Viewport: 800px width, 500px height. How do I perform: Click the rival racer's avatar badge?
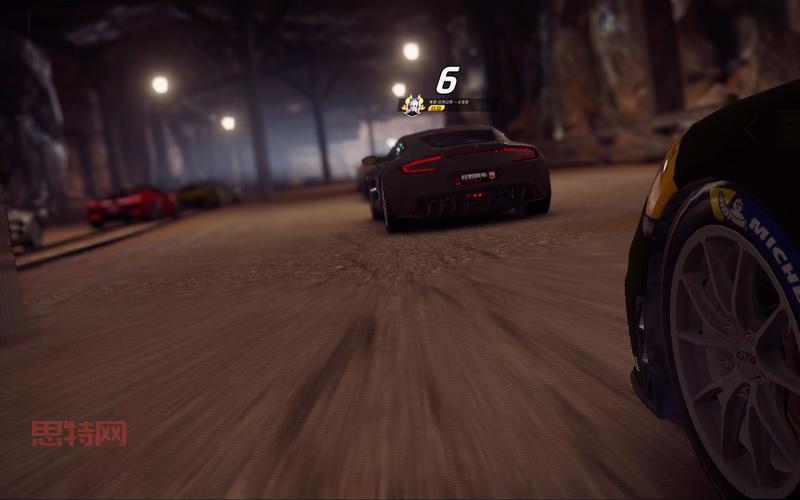[x=412, y=104]
